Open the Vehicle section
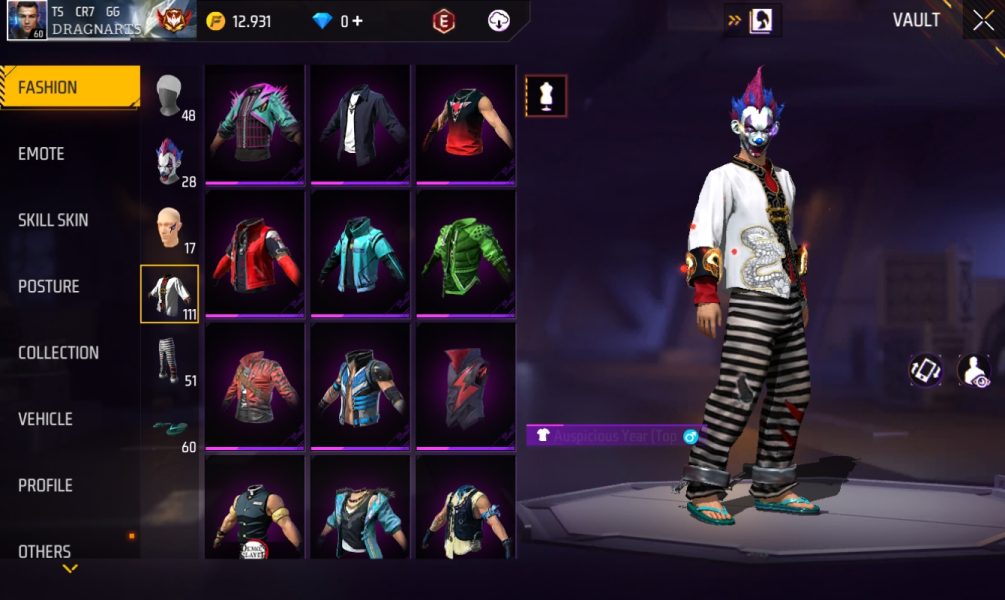The image size is (1005, 600). click(47, 419)
